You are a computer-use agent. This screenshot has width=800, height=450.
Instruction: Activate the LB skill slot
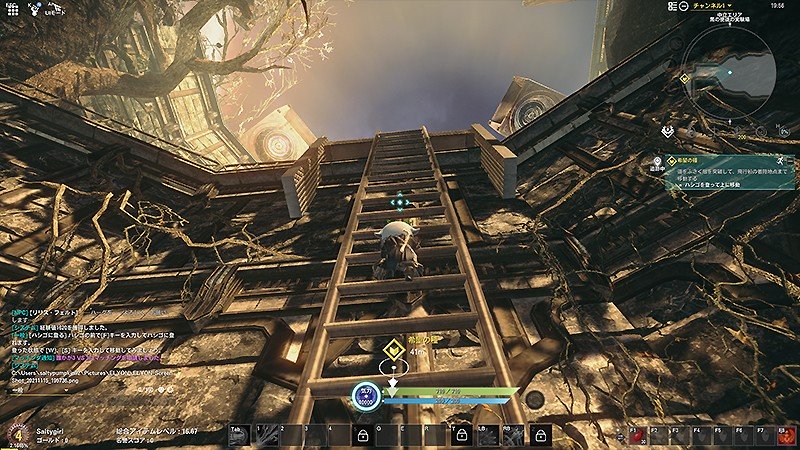tap(489, 434)
